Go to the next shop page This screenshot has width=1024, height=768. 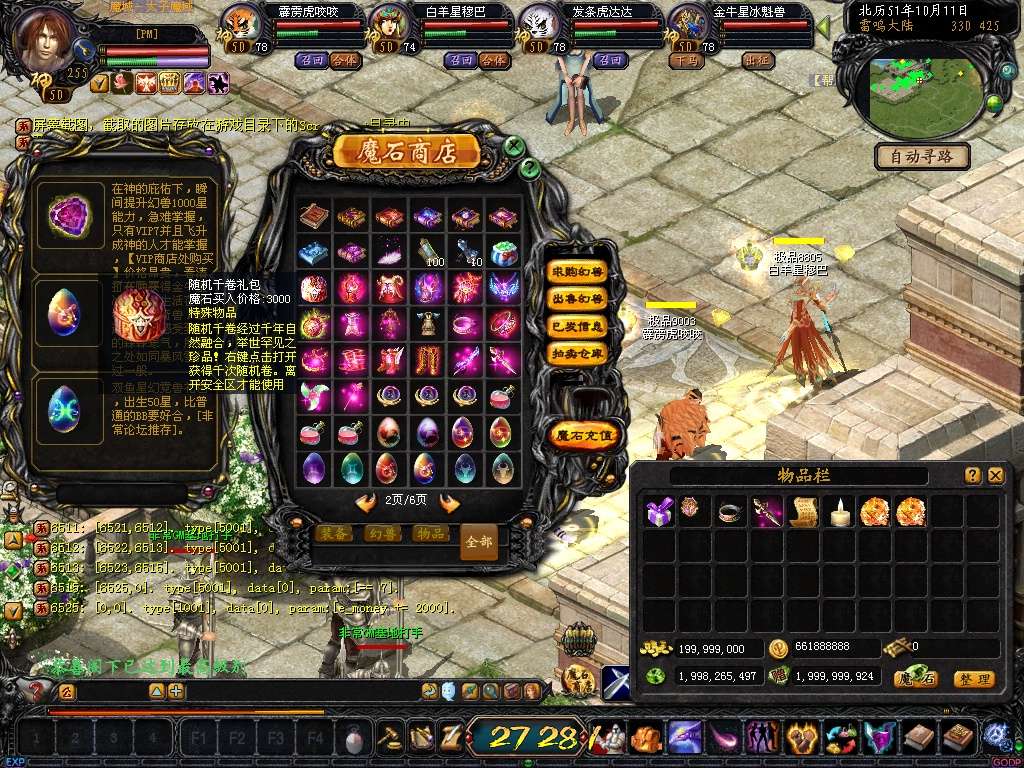(449, 503)
